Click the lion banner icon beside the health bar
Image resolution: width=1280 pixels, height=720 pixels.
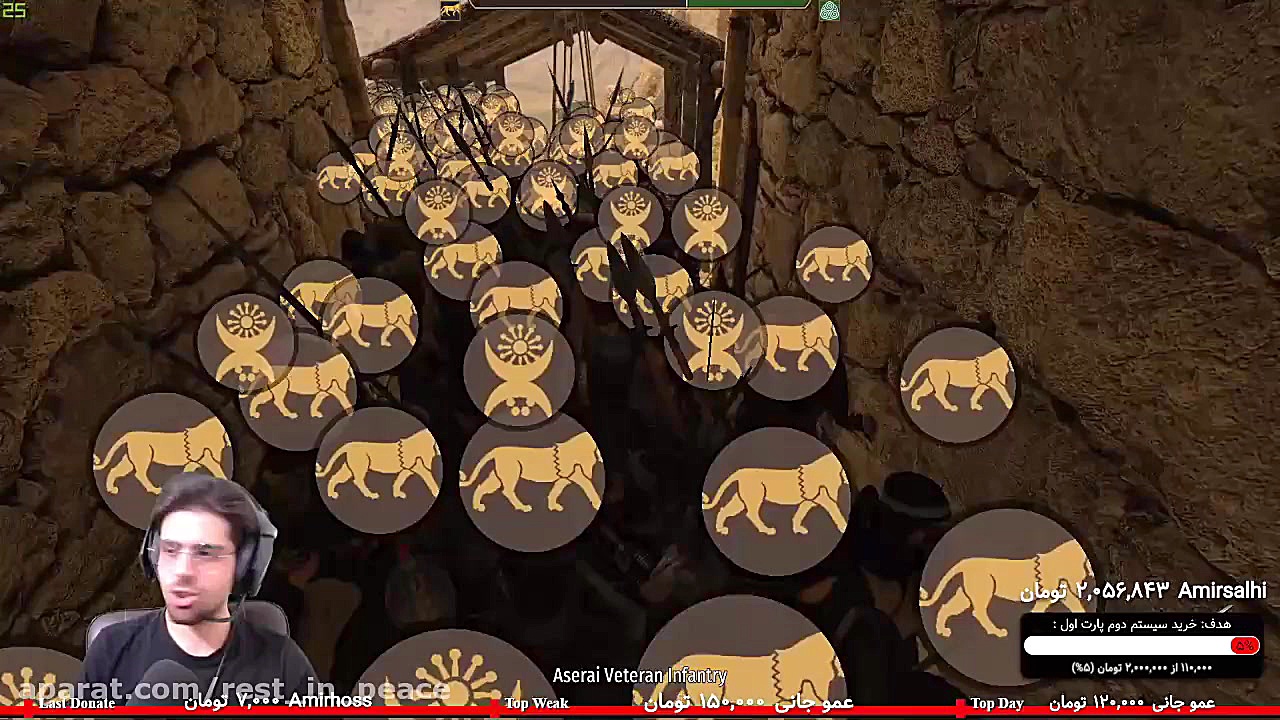point(448,8)
